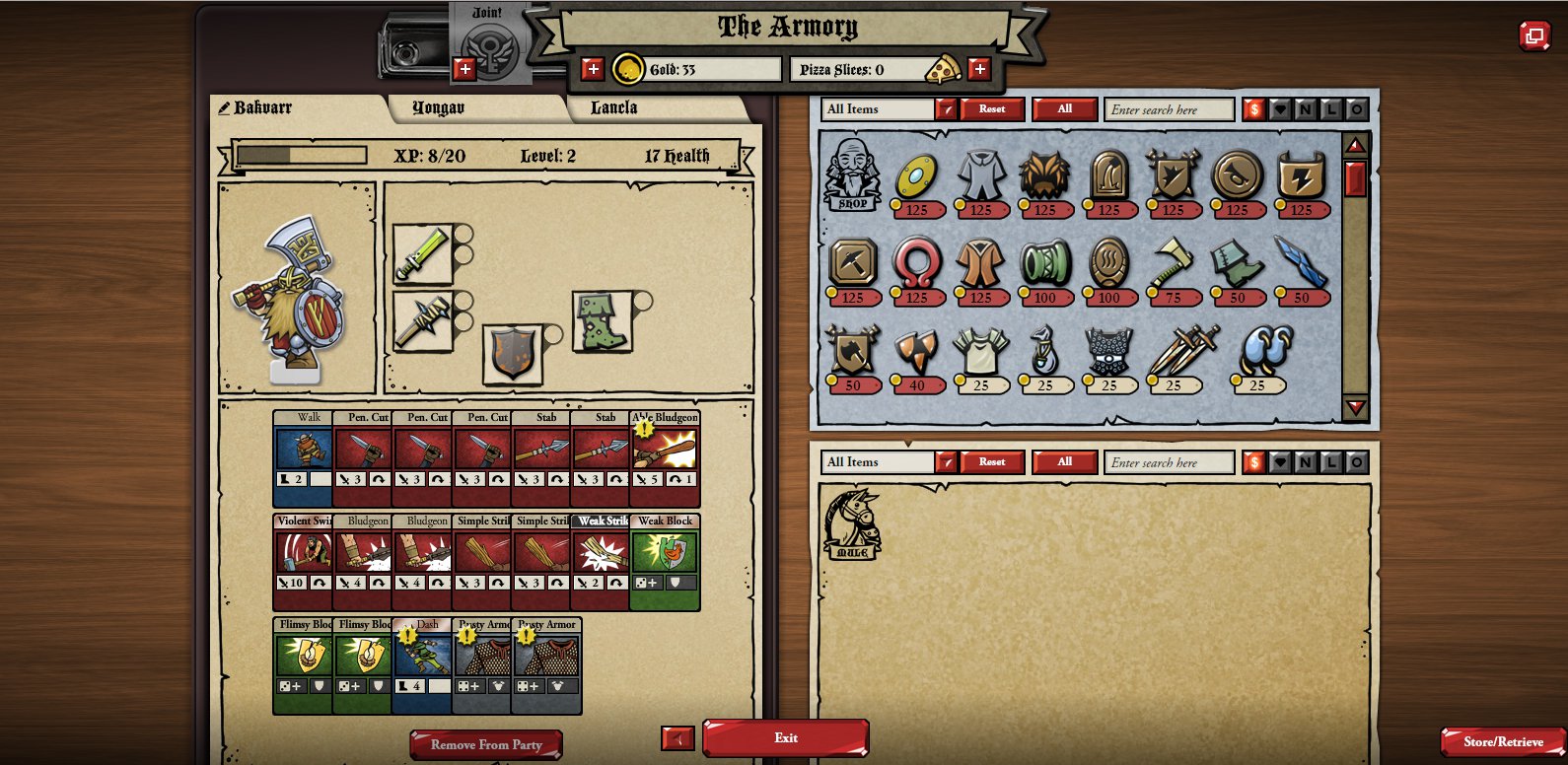1568x765 pixels.
Task: Select the equipped green boots slot
Action: [602, 321]
